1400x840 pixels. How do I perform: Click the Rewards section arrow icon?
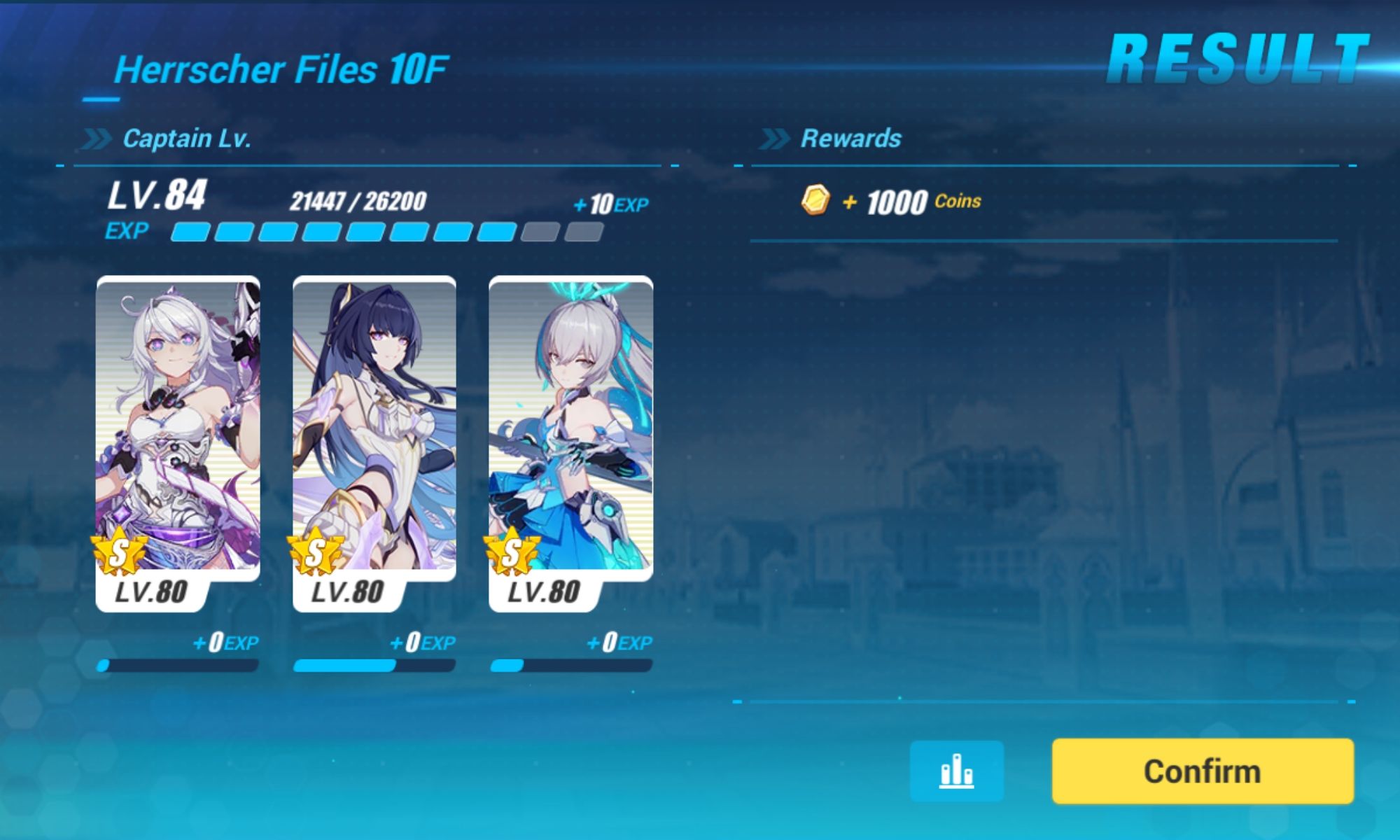[x=775, y=137]
